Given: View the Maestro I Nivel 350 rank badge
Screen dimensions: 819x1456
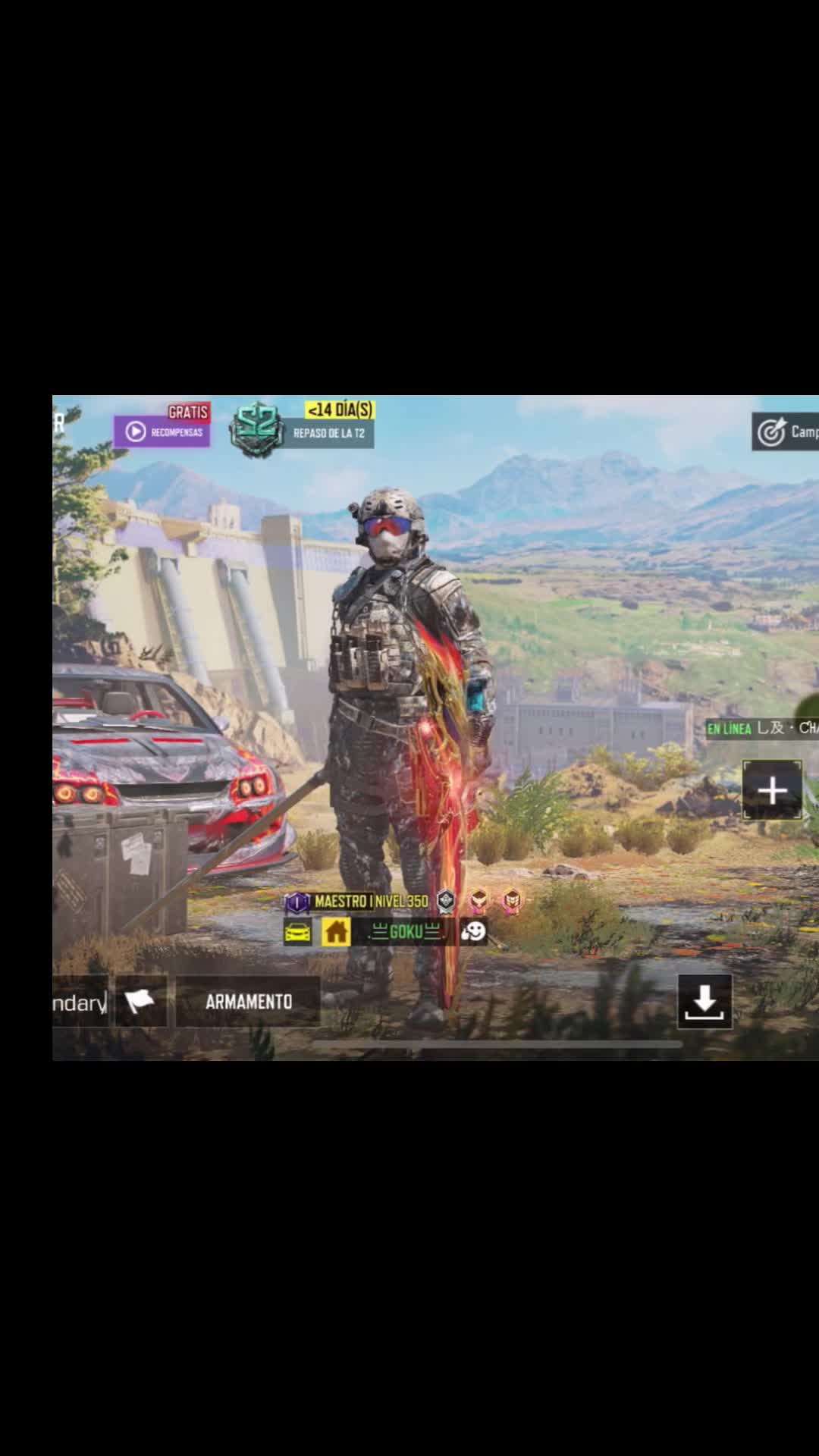Looking at the screenshot, I should (x=356, y=902).
